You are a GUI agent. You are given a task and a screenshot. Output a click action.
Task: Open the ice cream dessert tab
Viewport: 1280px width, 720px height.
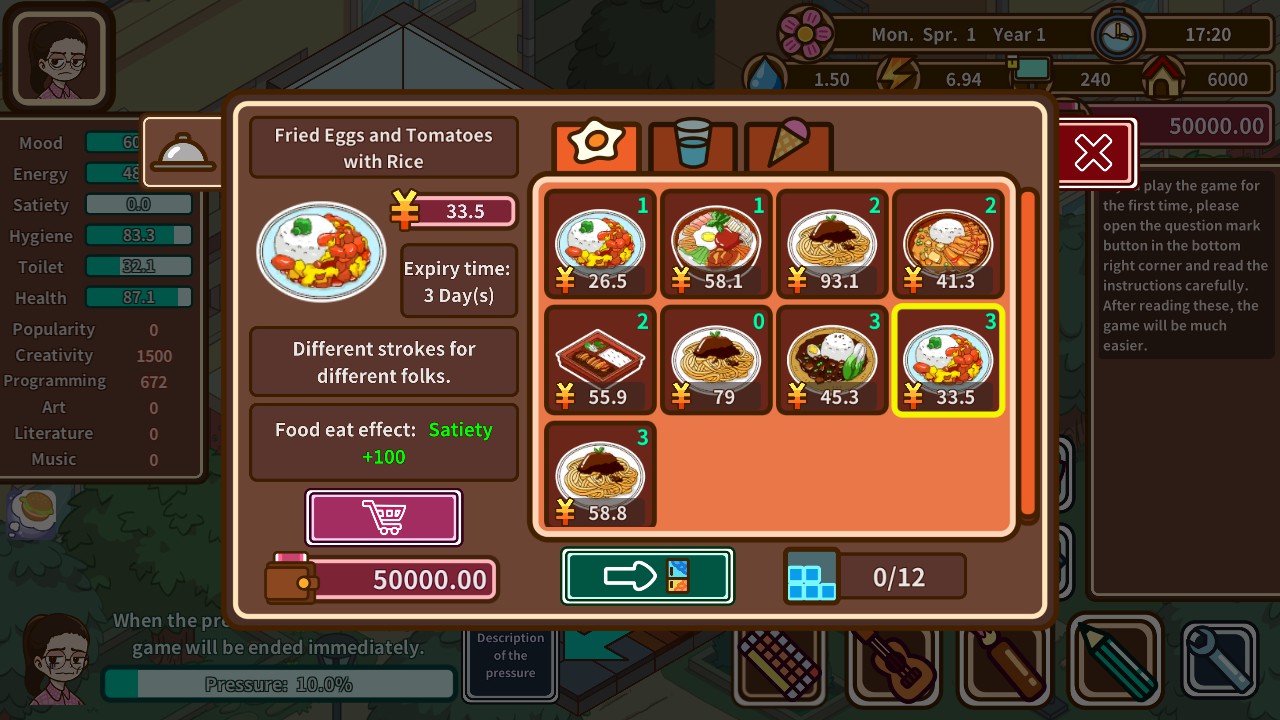788,147
